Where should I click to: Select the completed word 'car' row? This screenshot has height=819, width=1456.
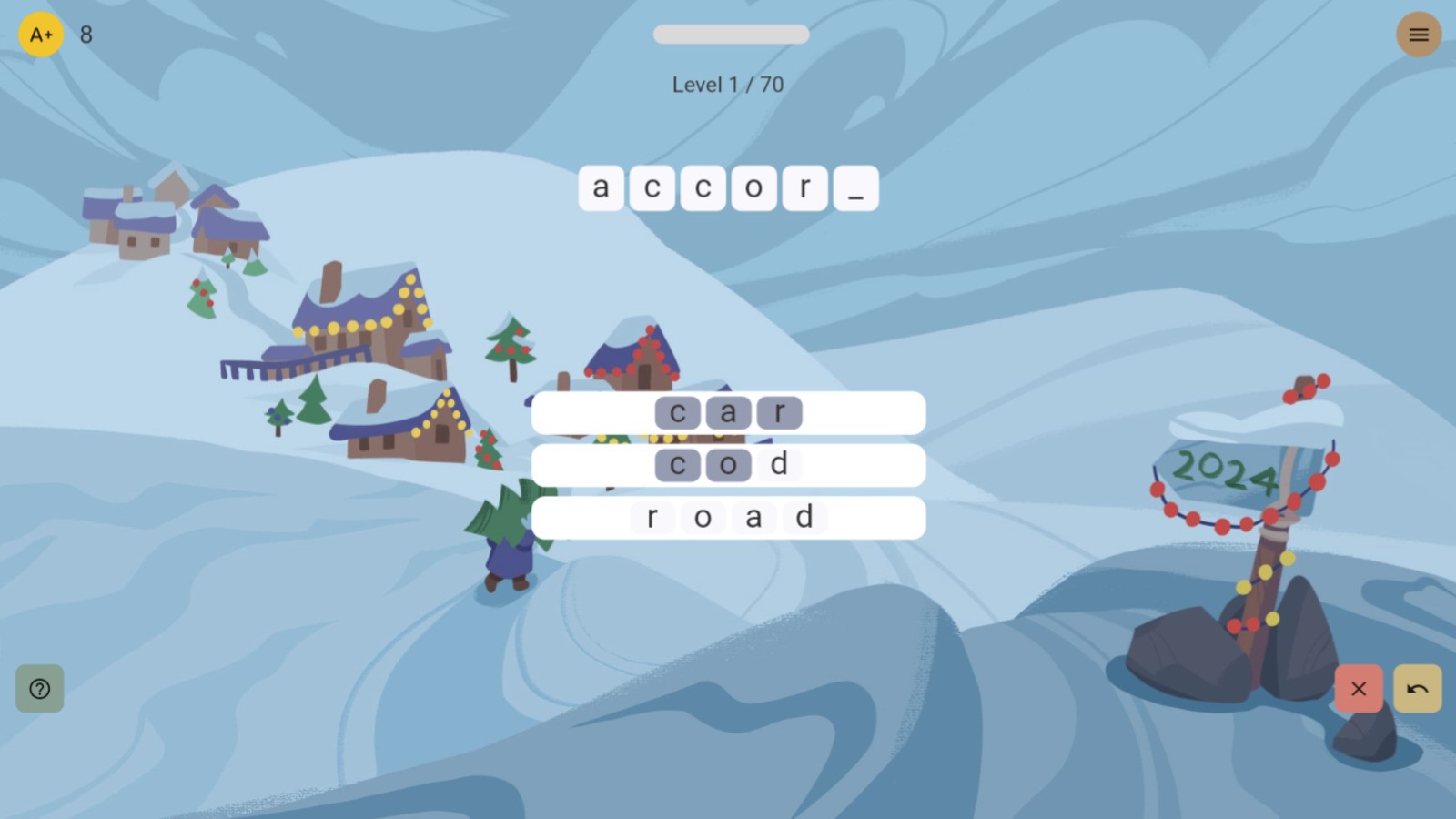coord(591,412)
